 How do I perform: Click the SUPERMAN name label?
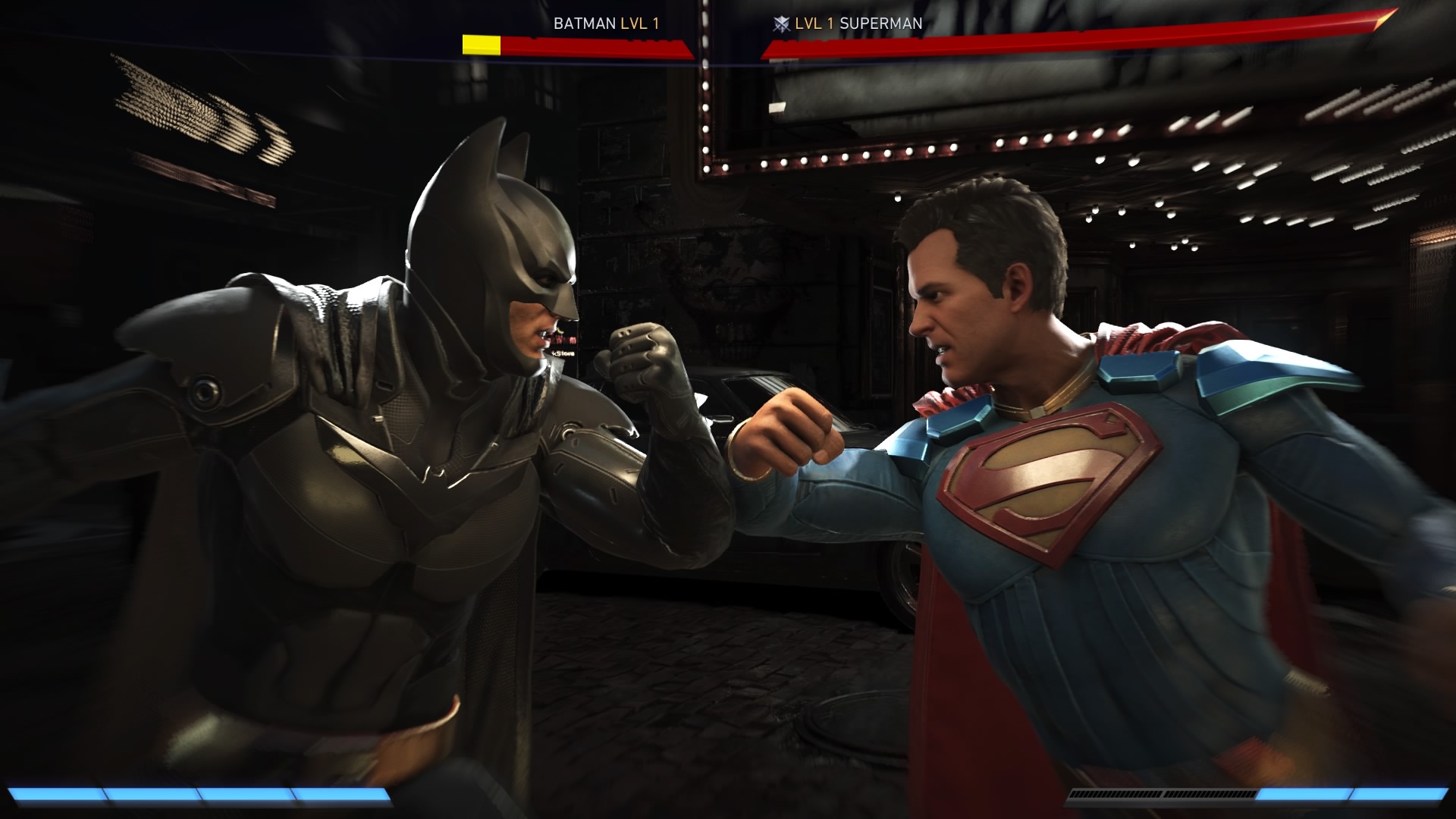pyautogui.click(x=880, y=24)
